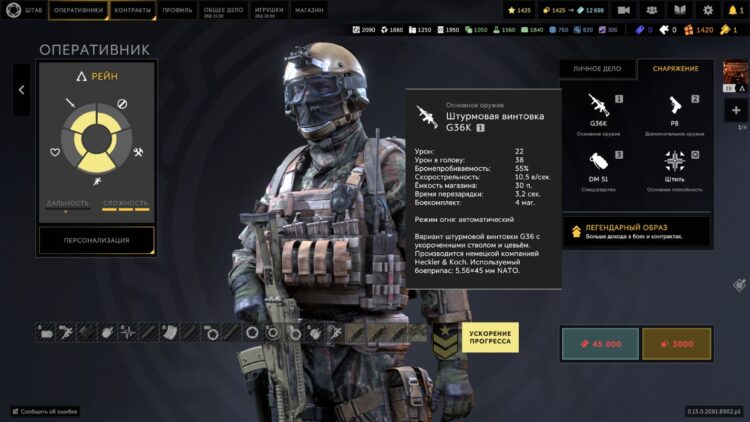Go to the Общее дело tab
The width and height of the screenshot is (750, 422).
(x=221, y=10)
